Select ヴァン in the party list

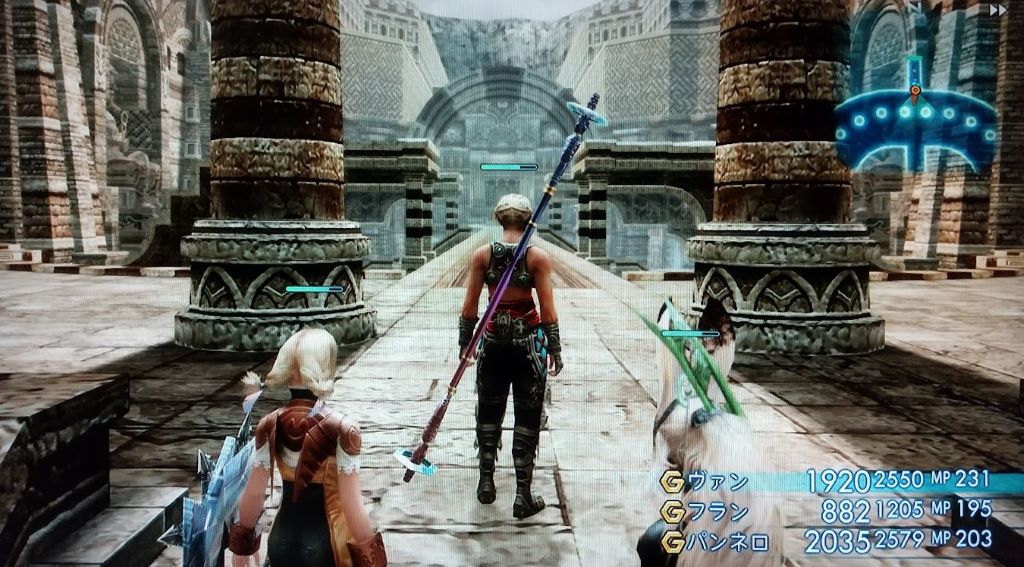click(718, 482)
